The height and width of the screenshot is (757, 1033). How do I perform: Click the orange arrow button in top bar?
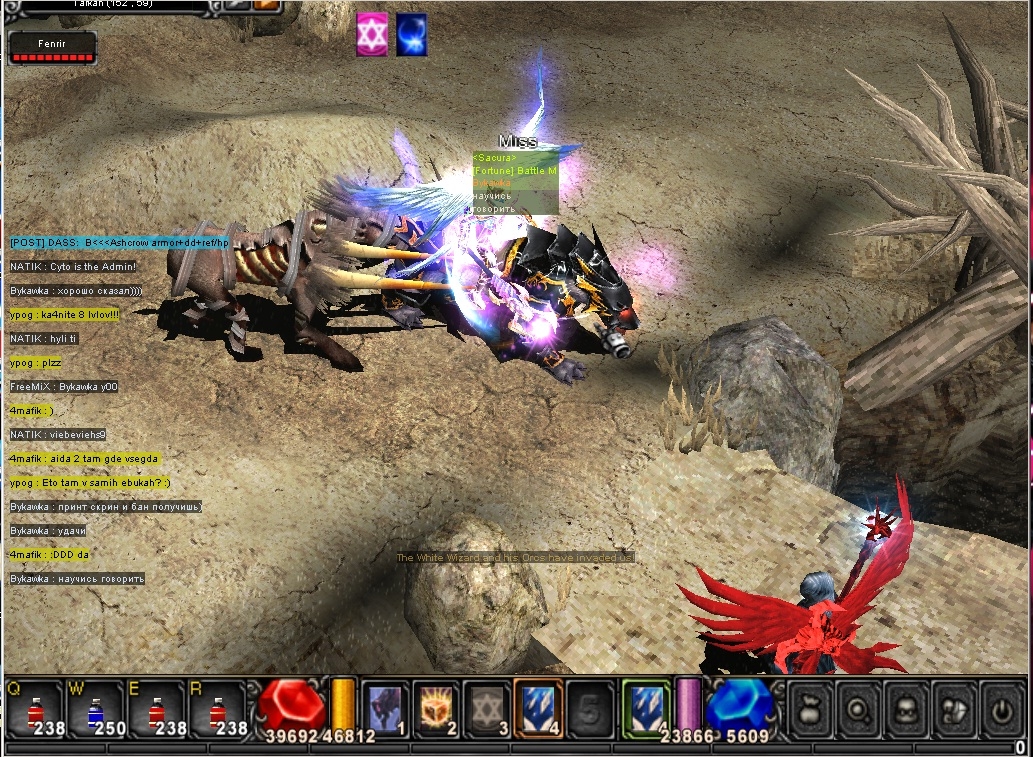(266, 6)
